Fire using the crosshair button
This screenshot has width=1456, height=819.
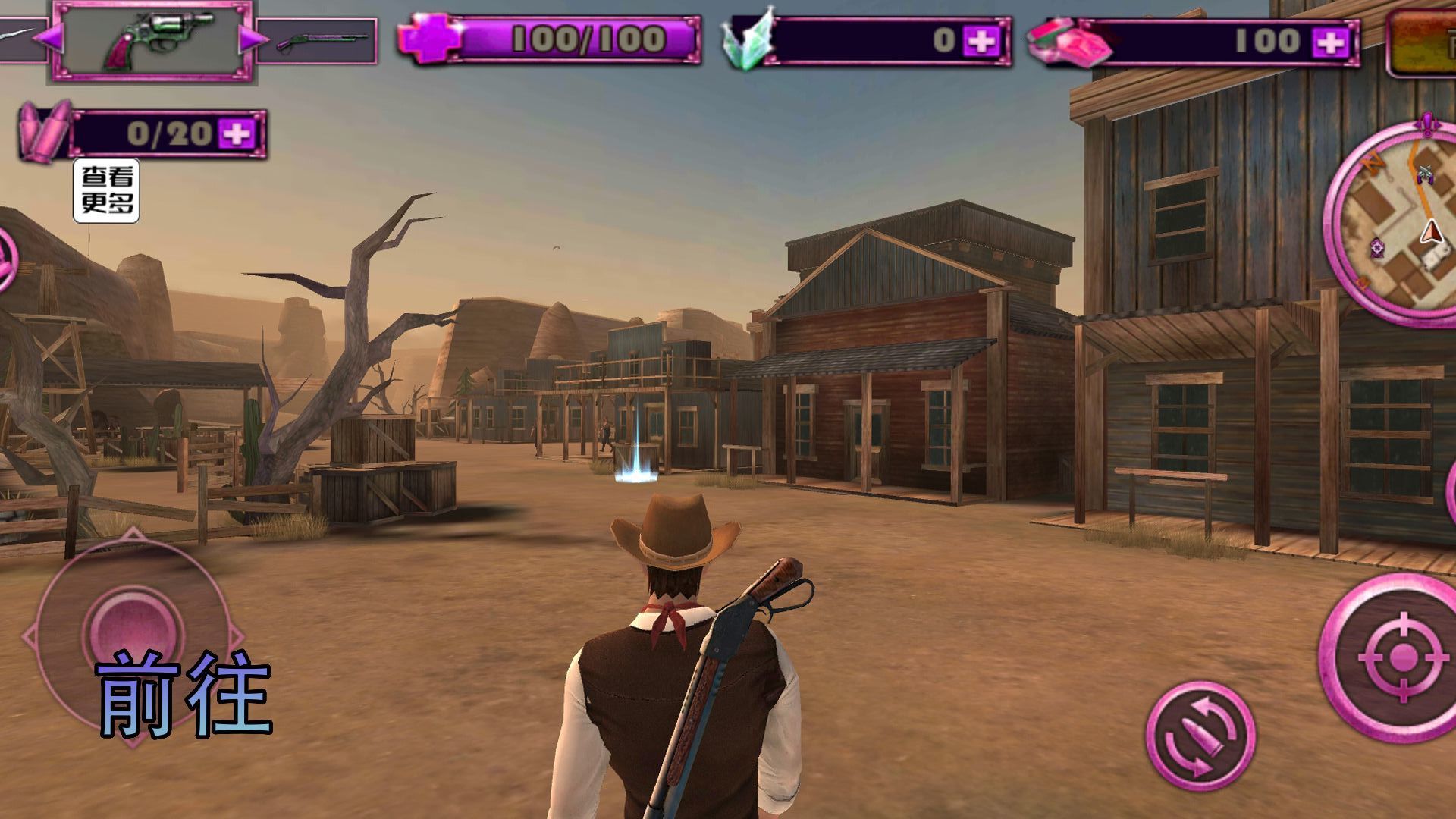point(1401,656)
